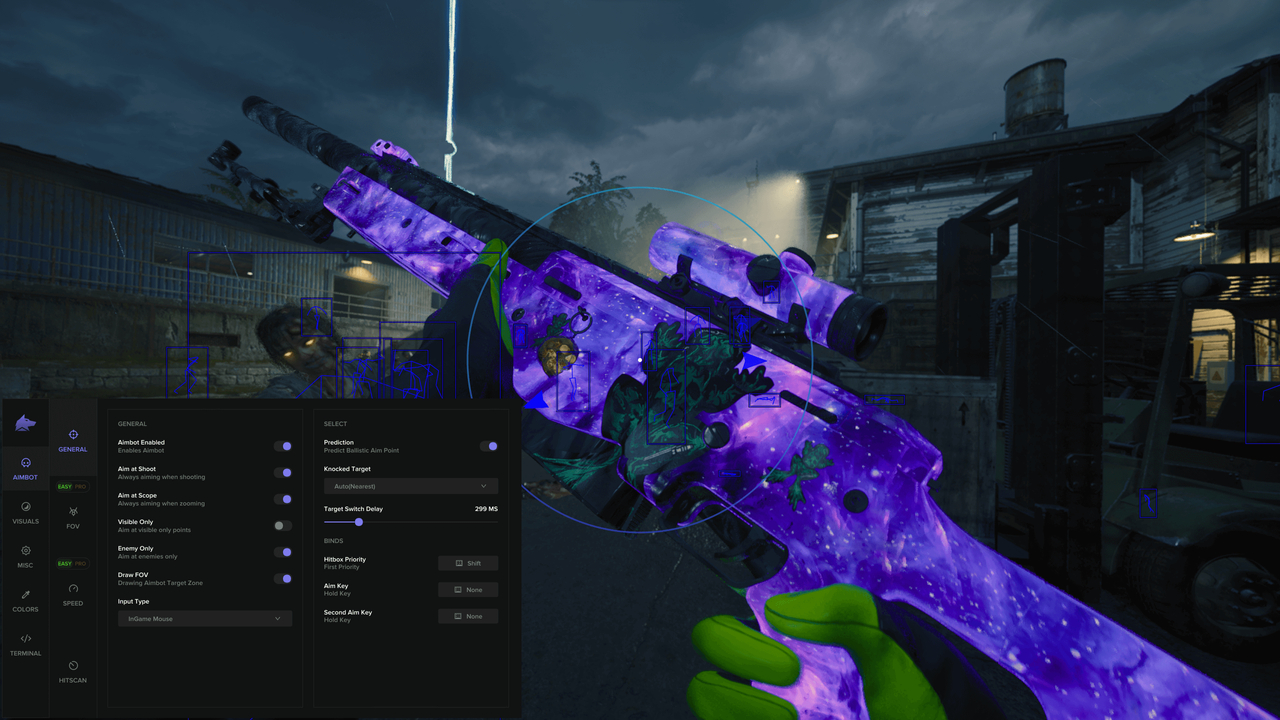
Task: Turn off the Prediction toggle
Action: (489, 446)
